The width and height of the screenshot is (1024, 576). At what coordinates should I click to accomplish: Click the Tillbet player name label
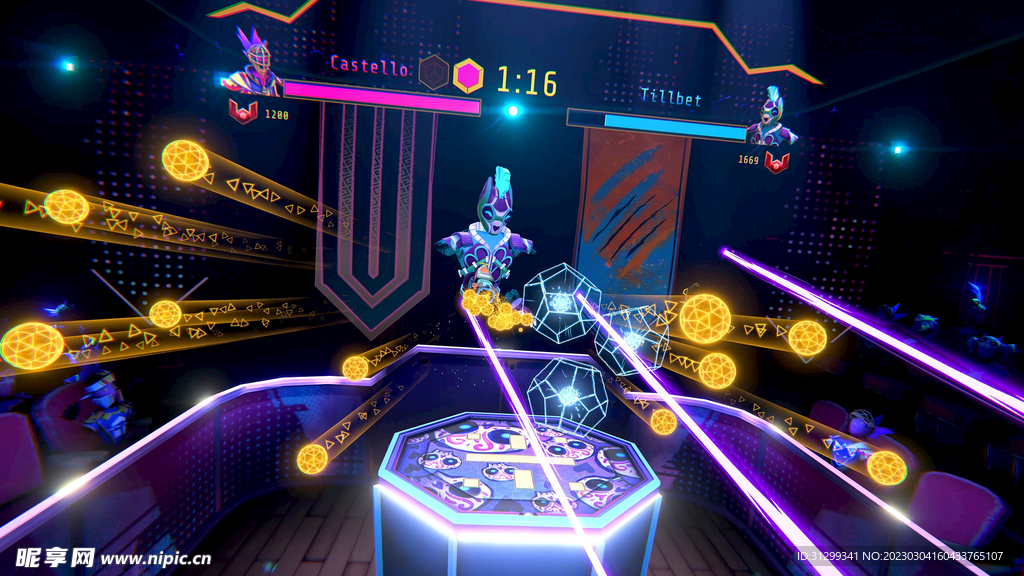pyautogui.click(x=671, y=98)
